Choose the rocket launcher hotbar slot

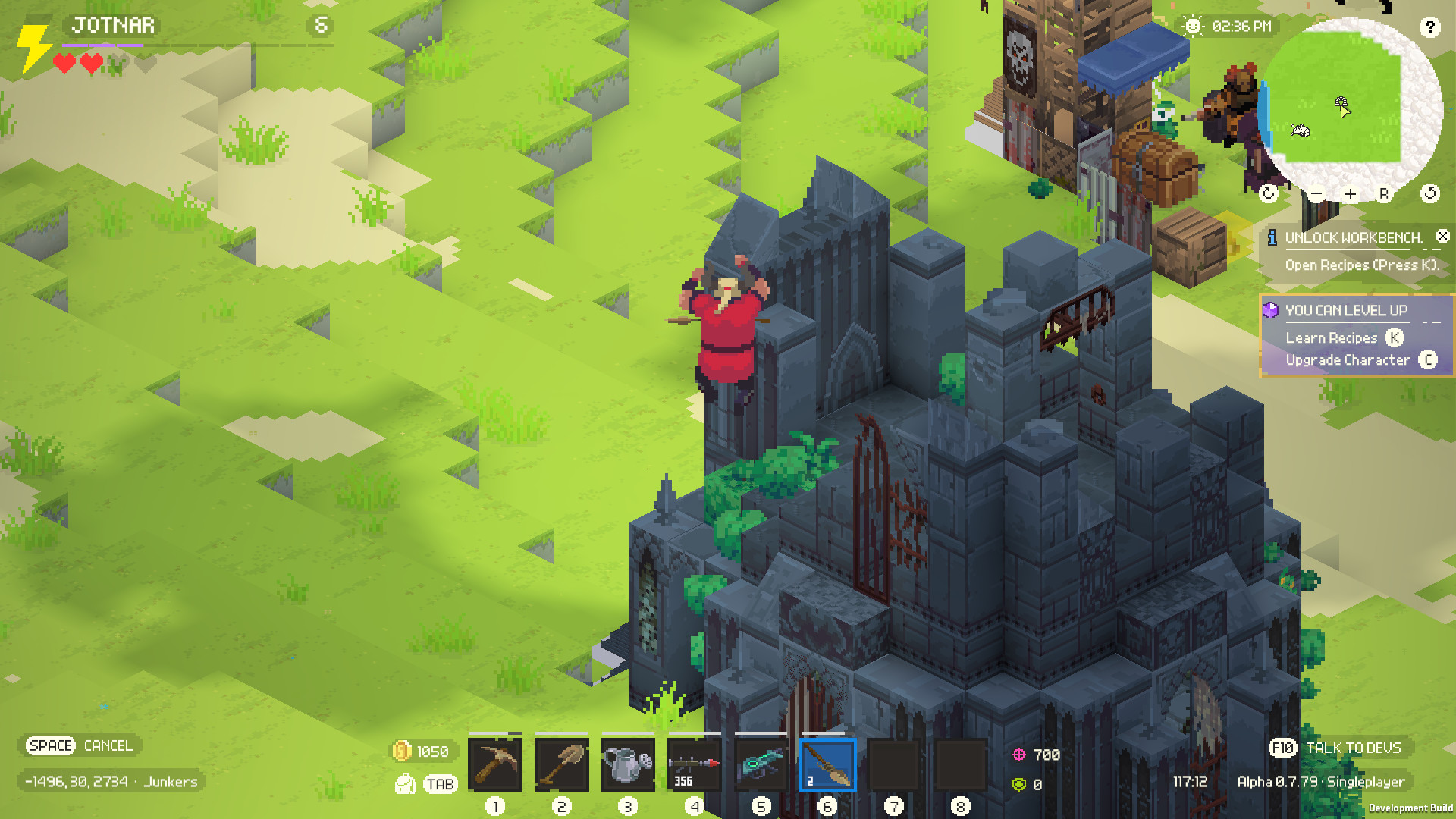[x=694, y=764]
